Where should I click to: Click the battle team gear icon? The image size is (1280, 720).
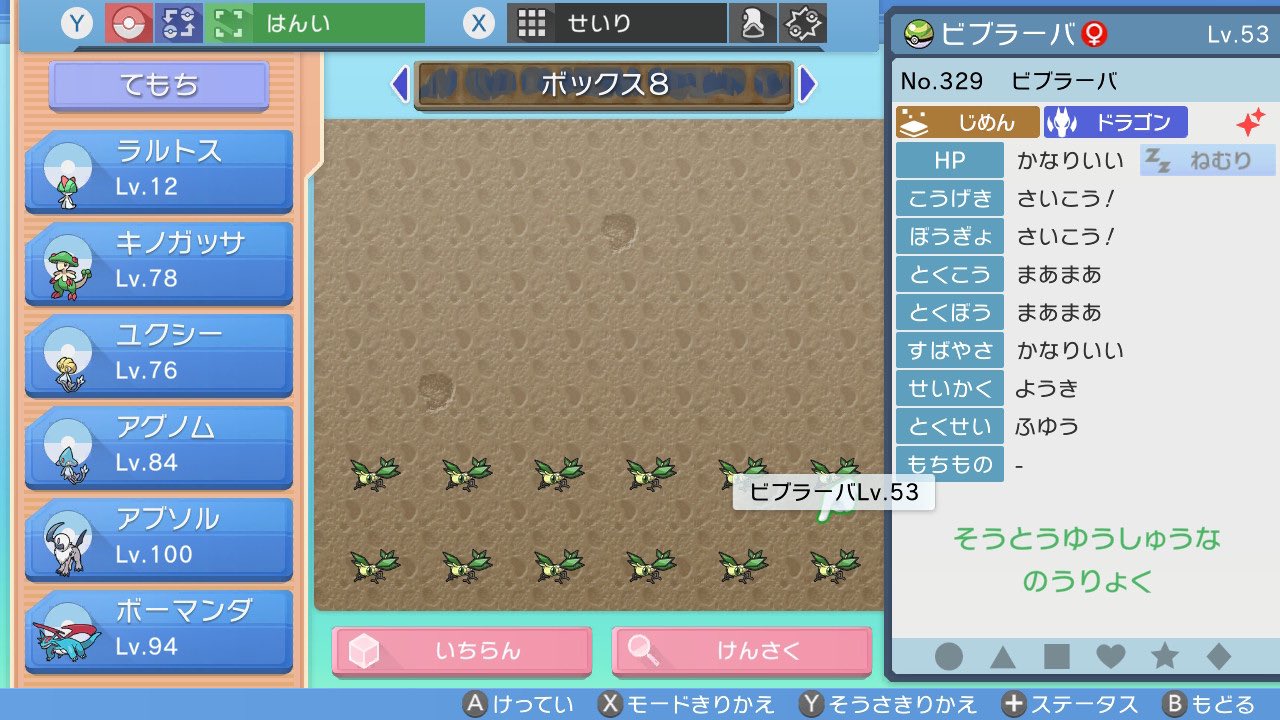tap(798, 20)
